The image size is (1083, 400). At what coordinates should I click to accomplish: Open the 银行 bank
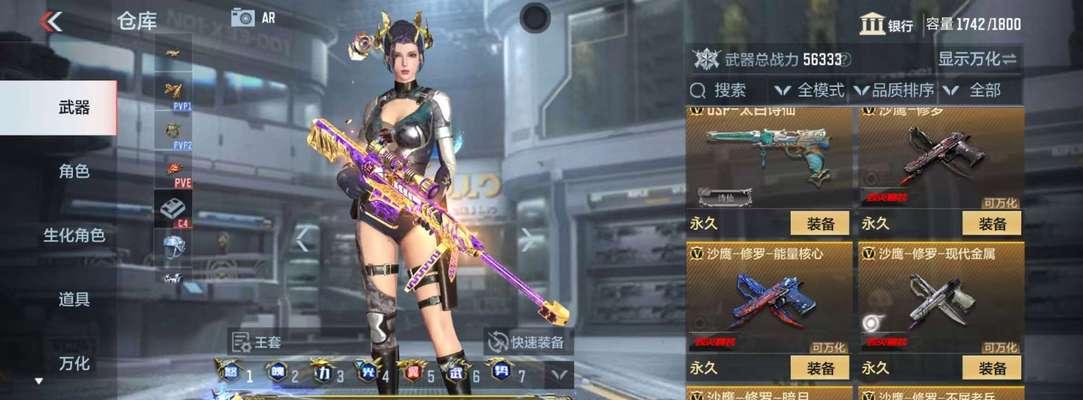[887, 24]
